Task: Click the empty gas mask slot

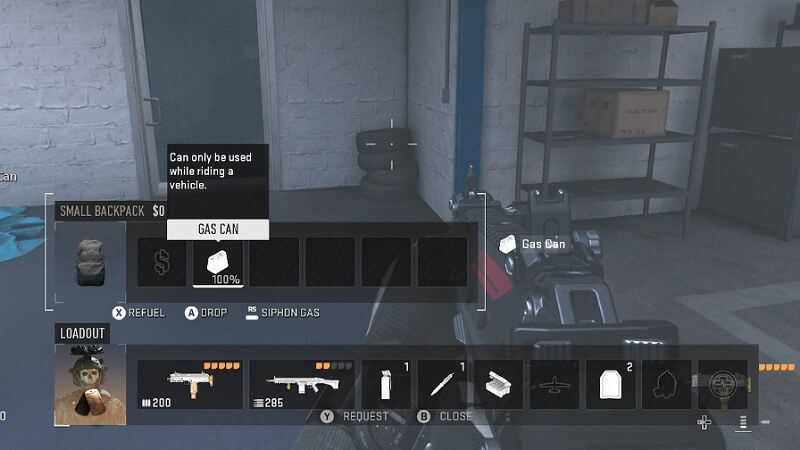Action: click(x=666, y=385)
